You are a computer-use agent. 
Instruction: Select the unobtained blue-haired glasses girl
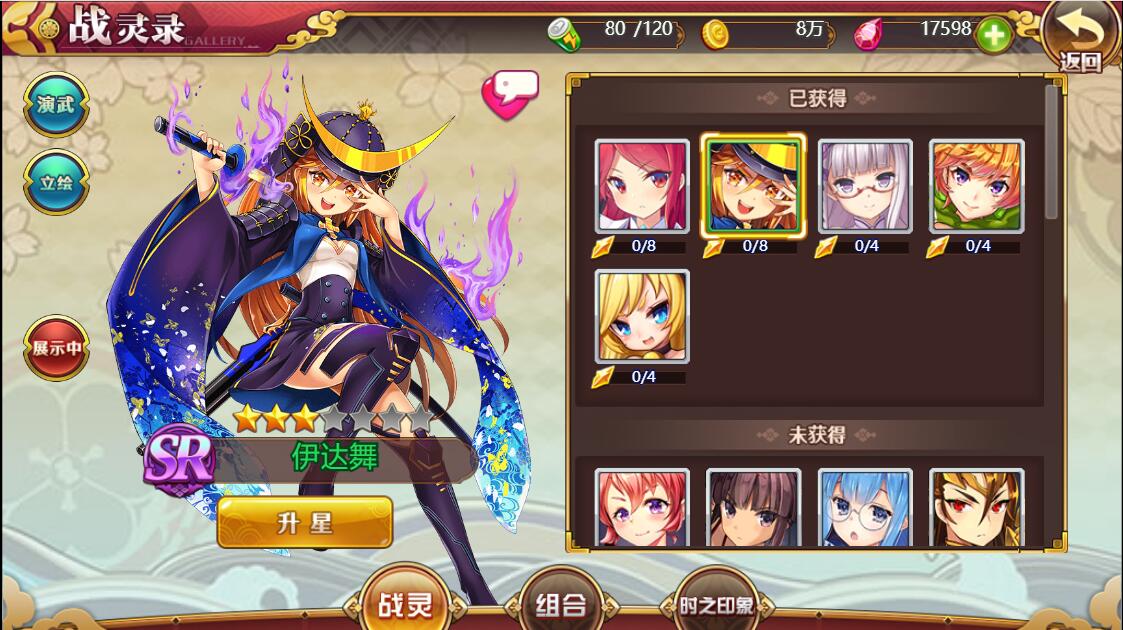[x=865, y=508]
